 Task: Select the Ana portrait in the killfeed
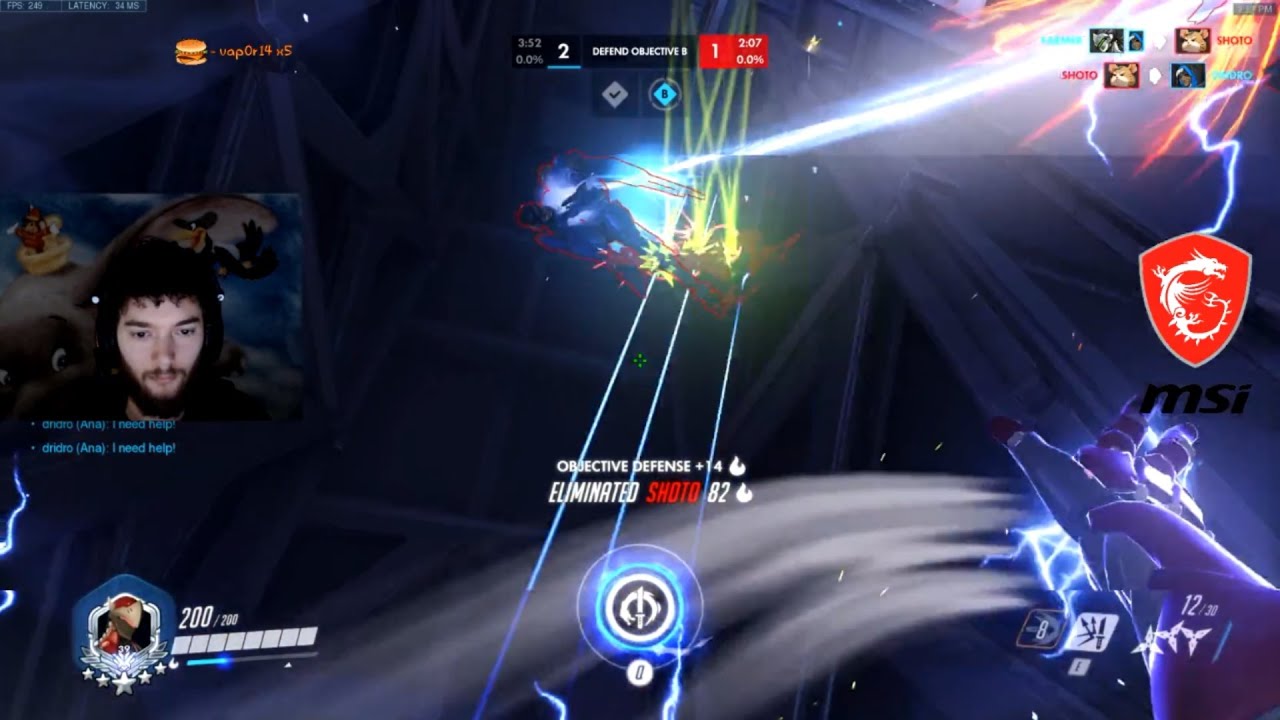pyautogui.click(x=1187, y=76)
